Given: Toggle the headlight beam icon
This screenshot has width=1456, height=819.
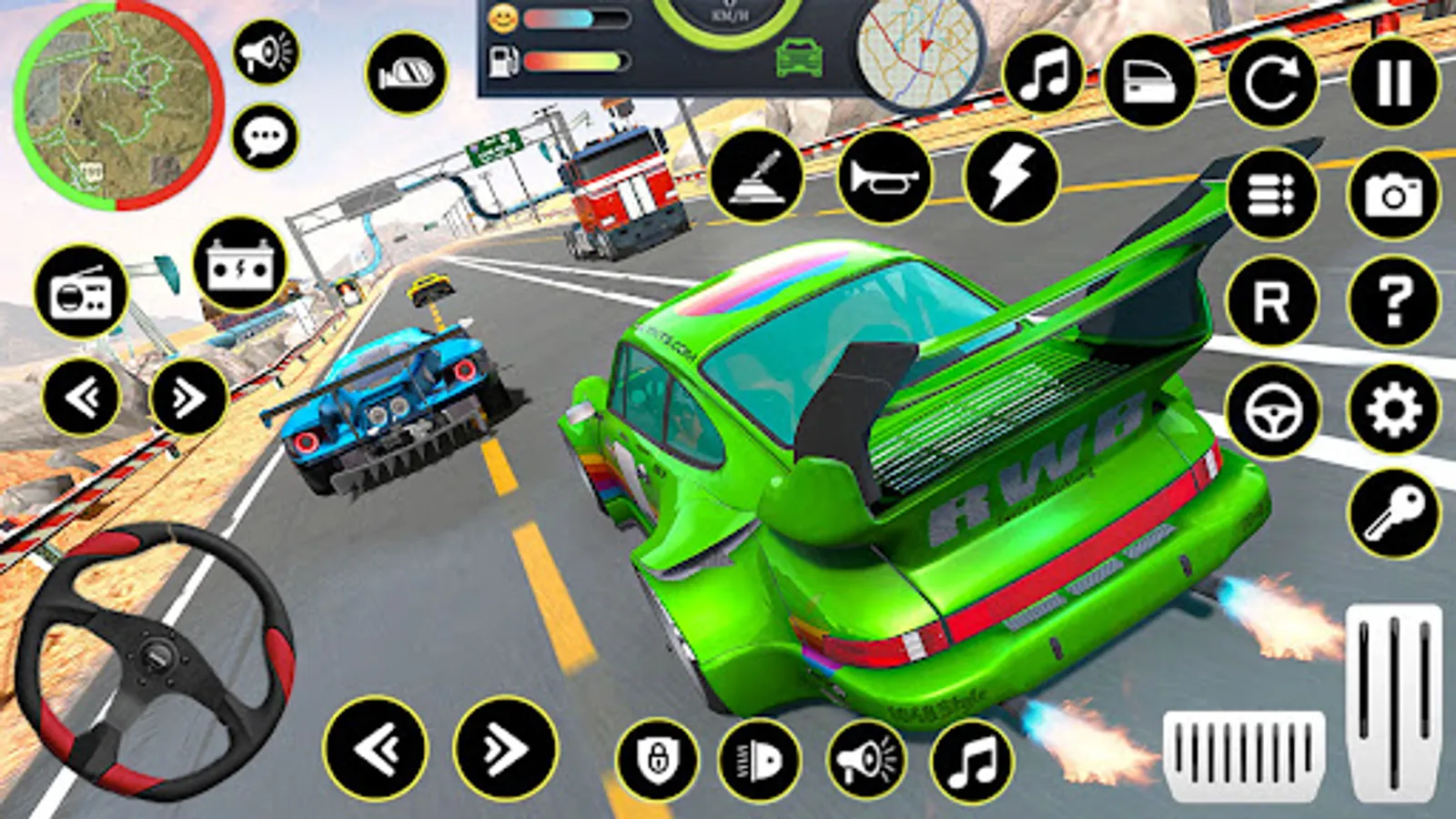Looking at the screenshot, I should tap(759, 760).
